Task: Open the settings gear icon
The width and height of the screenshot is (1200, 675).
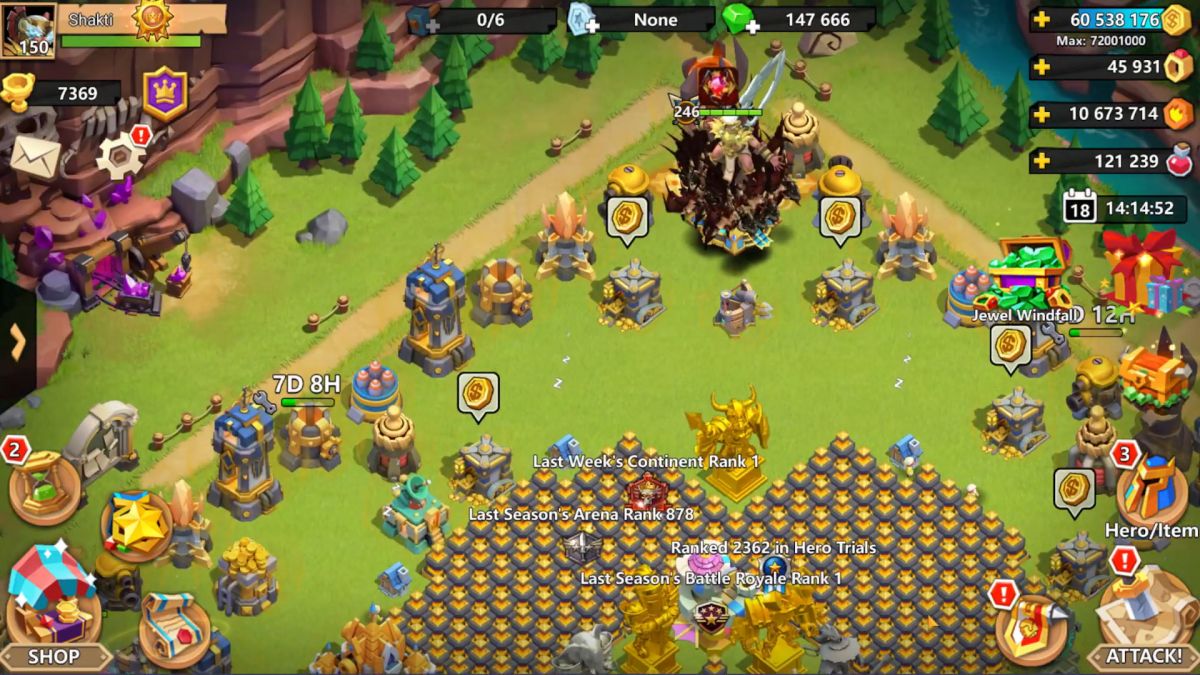Action: [120, 156]
